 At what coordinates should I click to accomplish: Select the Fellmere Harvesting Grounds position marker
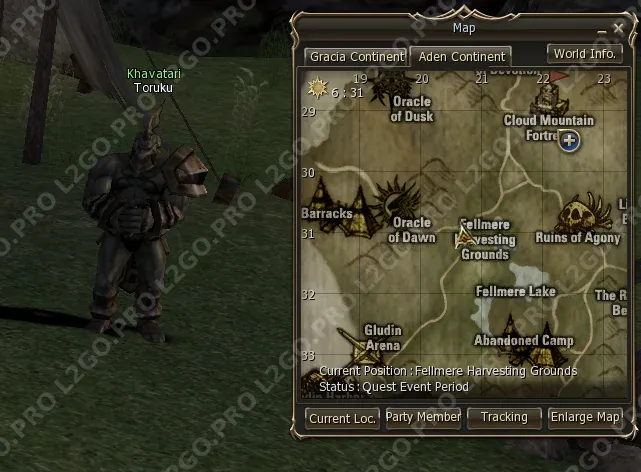click(x=463, y=238)
